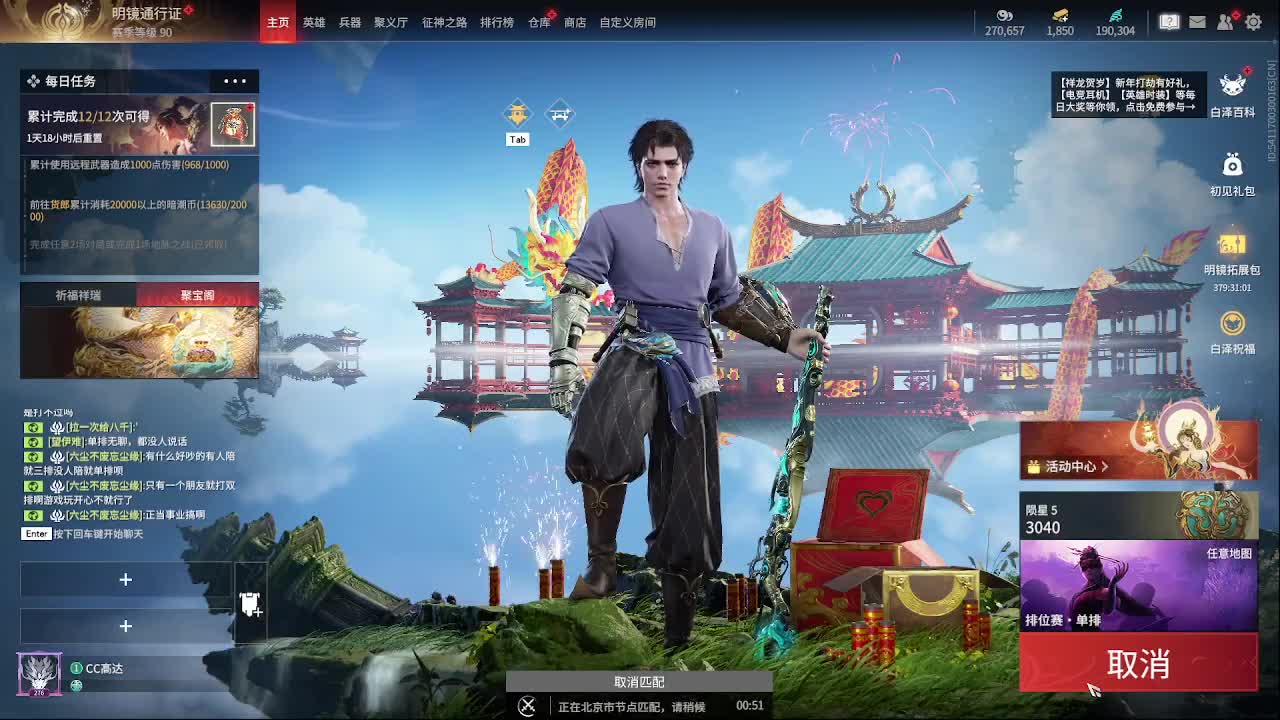Open the 白泽祝福 blessing icon

coord(1232,323)
